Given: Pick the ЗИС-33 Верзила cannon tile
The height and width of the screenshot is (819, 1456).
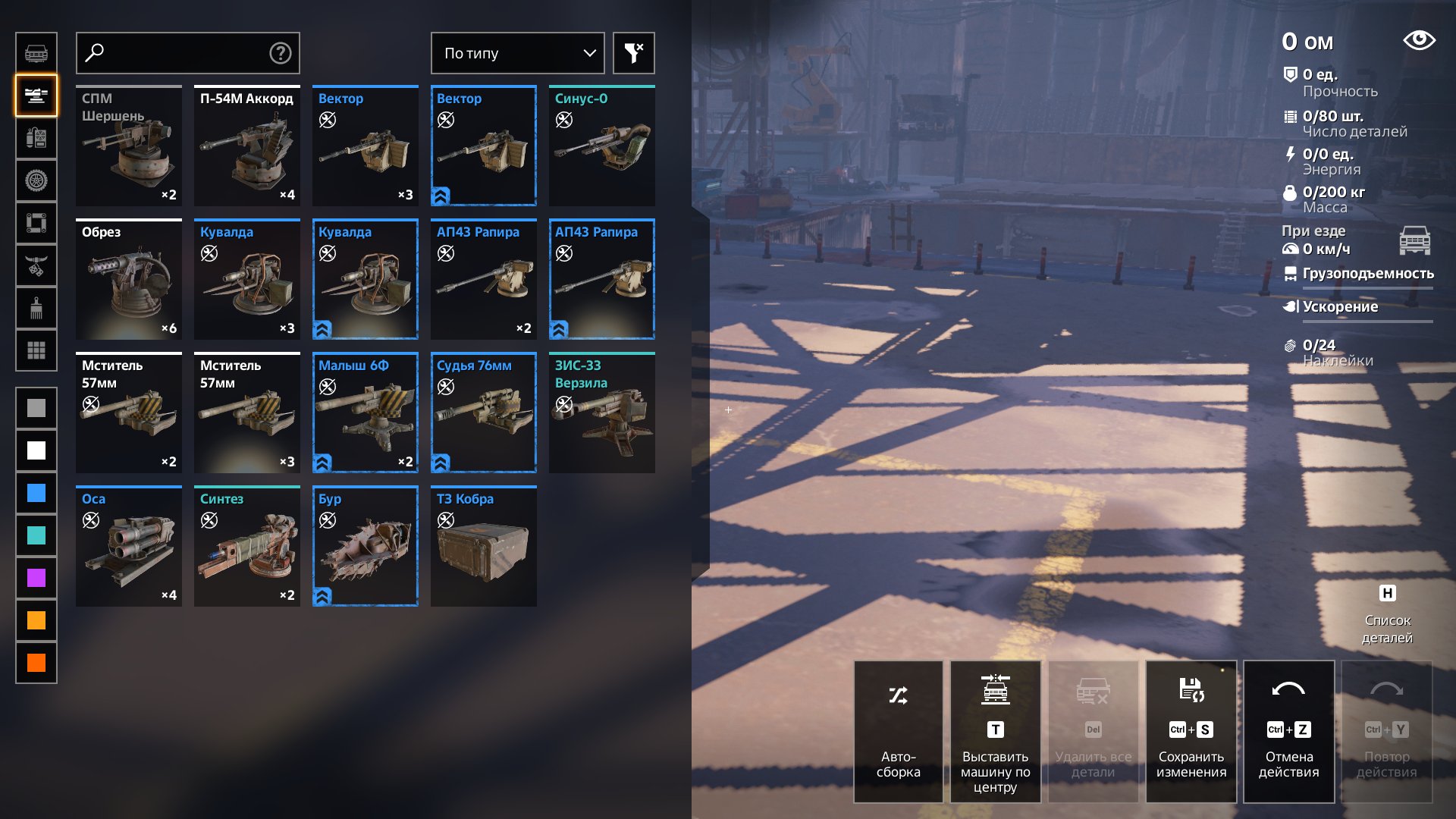Looking at the screenshot, I should tap(602, 413).
